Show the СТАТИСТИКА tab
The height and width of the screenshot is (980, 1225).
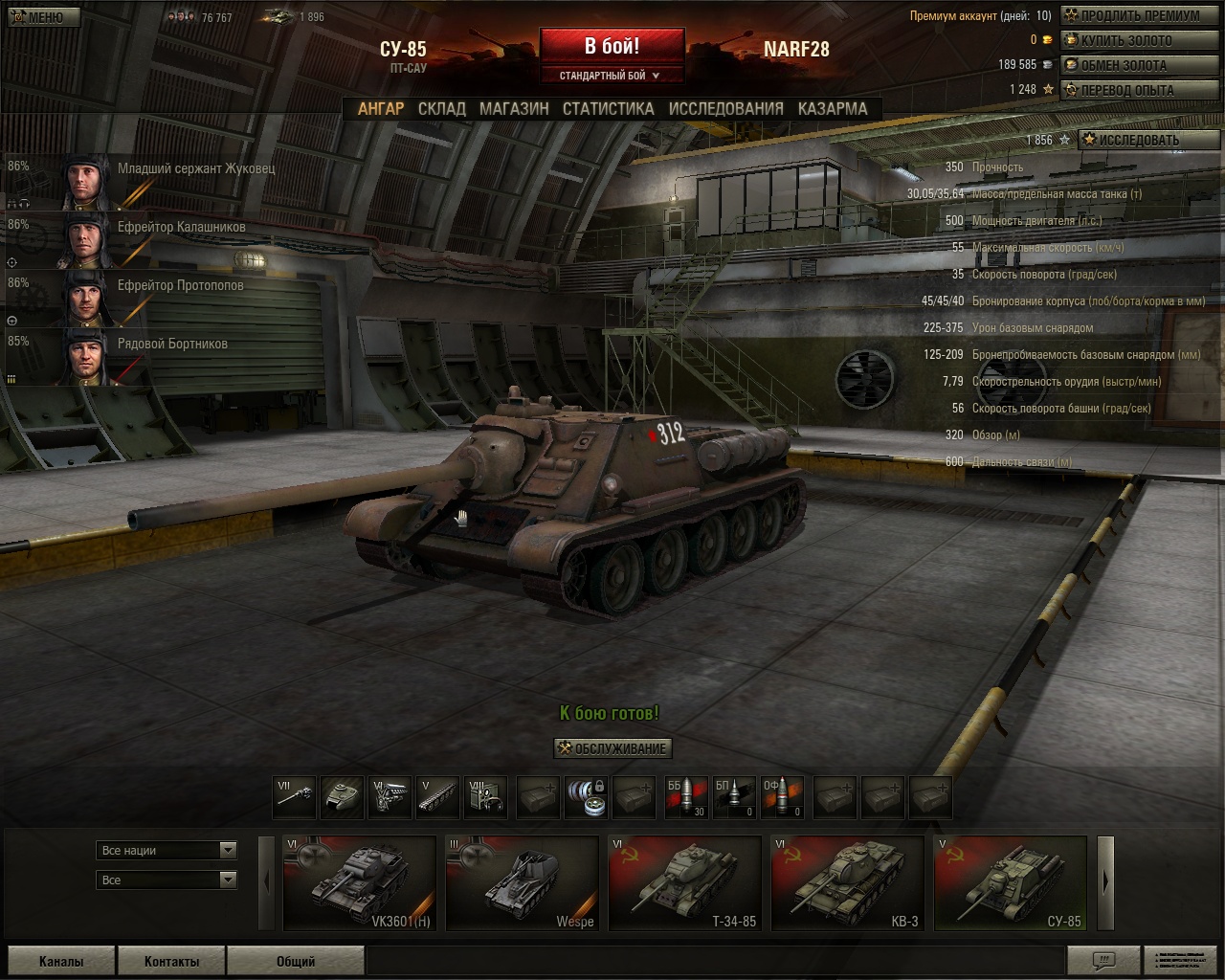coord(609,109)
